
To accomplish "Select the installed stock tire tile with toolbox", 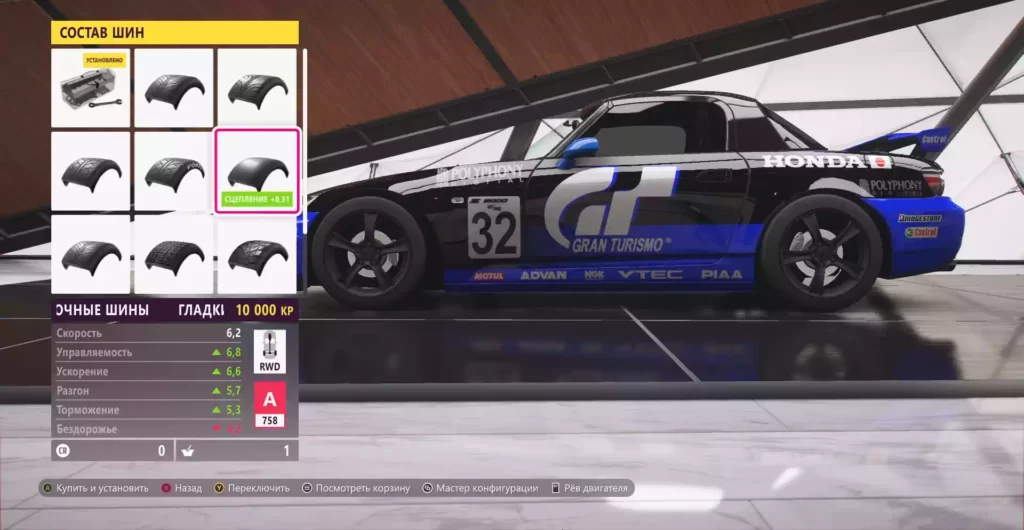I will coord(91,88).
